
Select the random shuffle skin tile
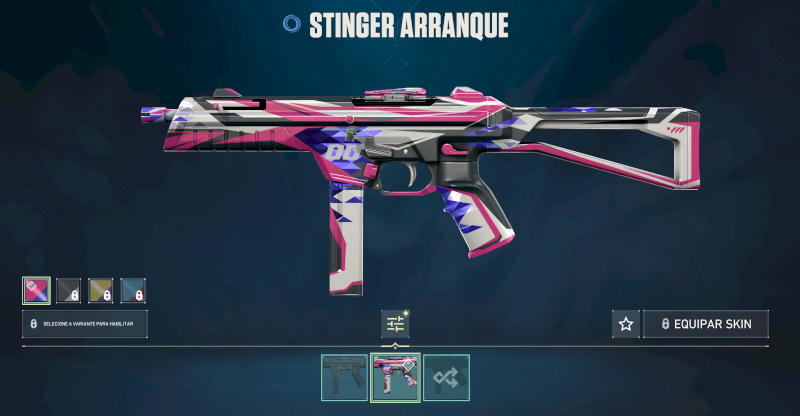point(445,377)
